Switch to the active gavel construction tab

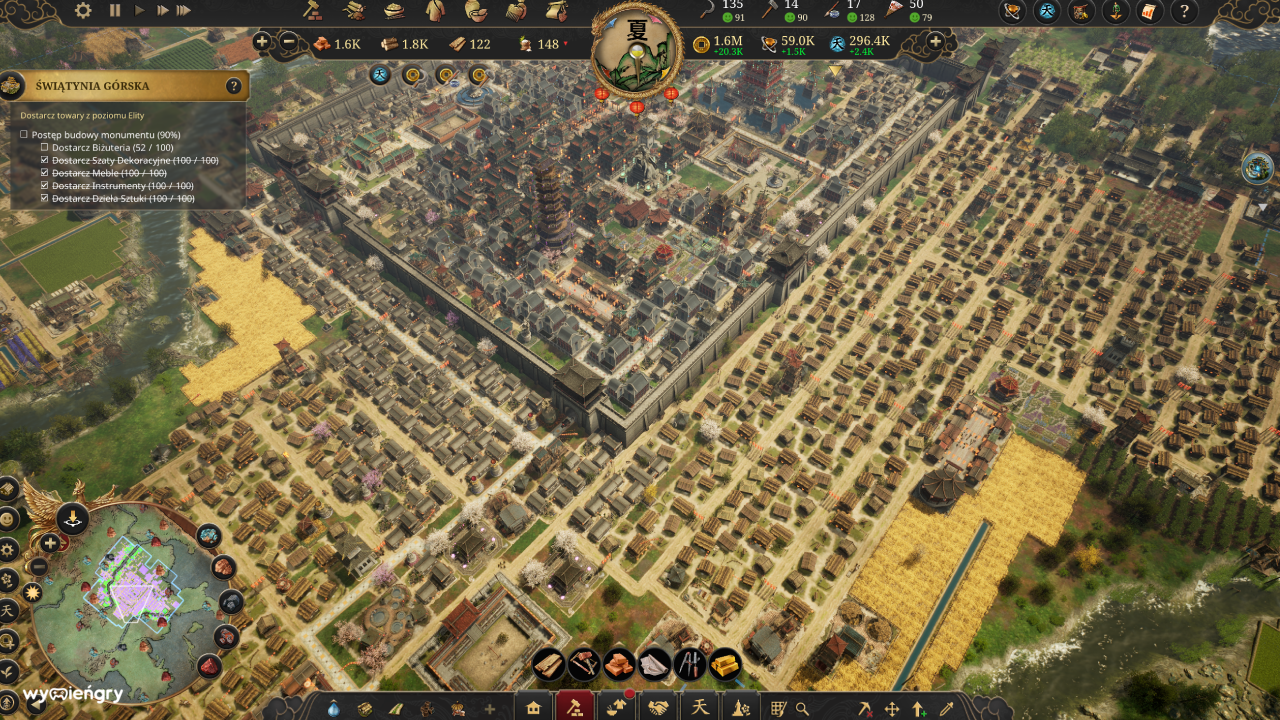[x=577, y=706]
